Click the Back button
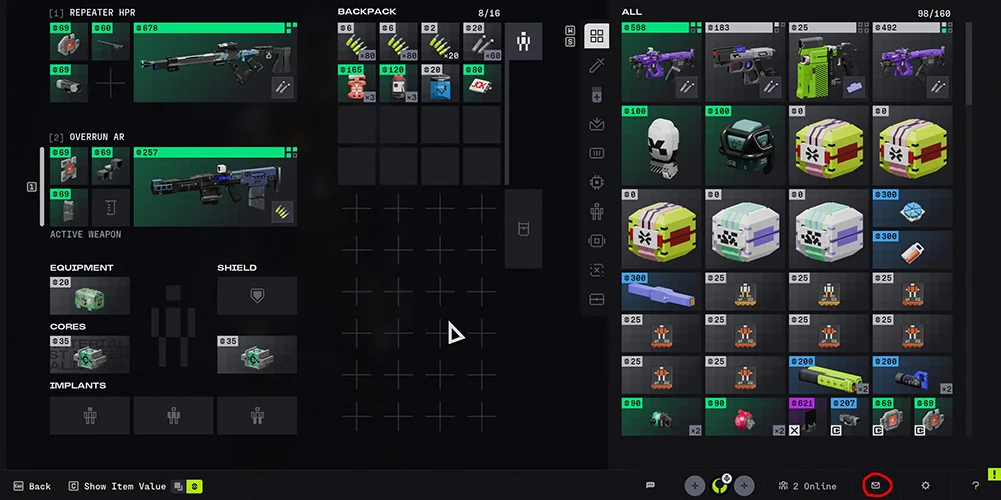1001x500 pixels. pos(31,486)
